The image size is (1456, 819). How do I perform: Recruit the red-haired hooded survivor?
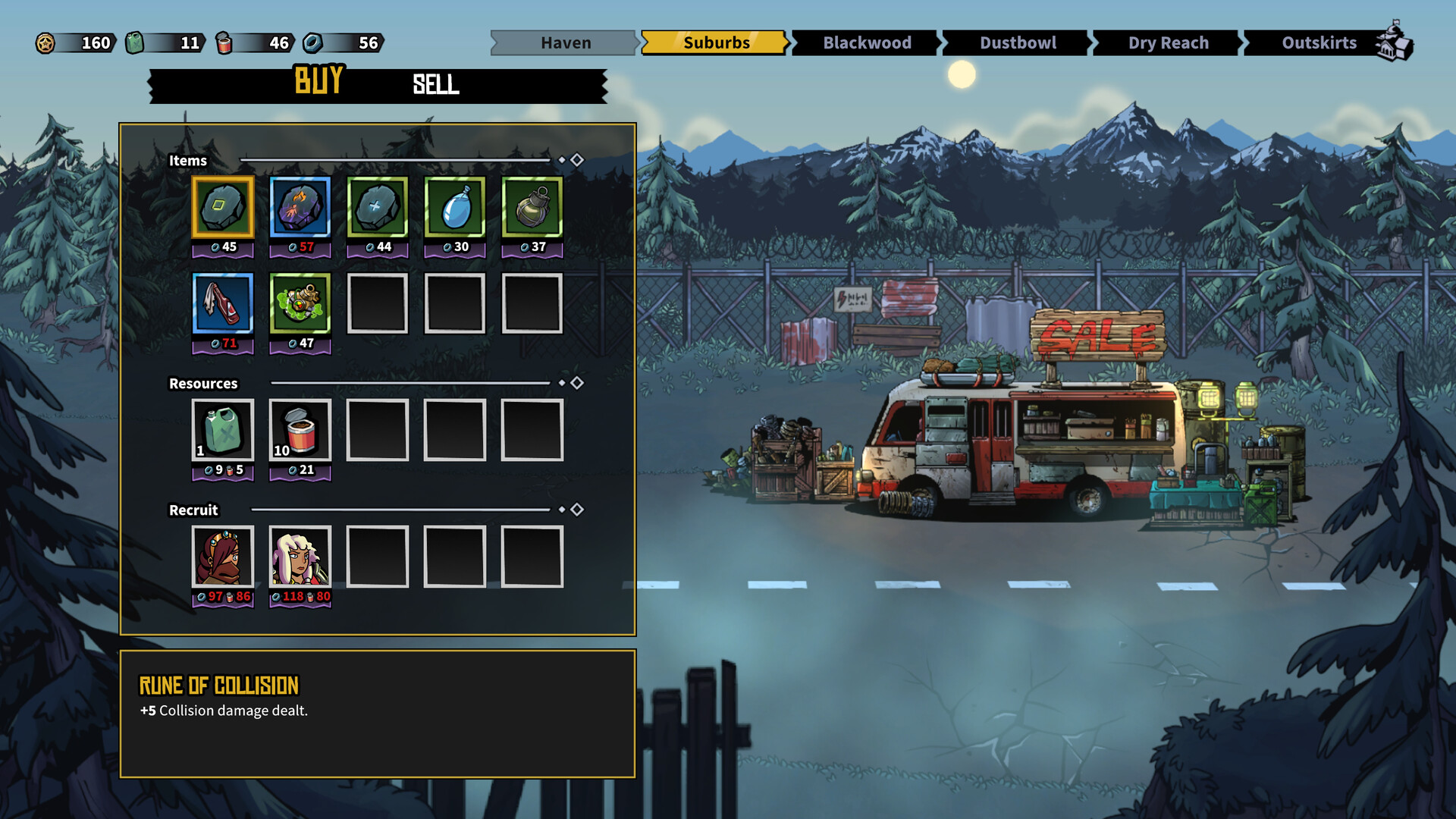click(x=223, y=557)
